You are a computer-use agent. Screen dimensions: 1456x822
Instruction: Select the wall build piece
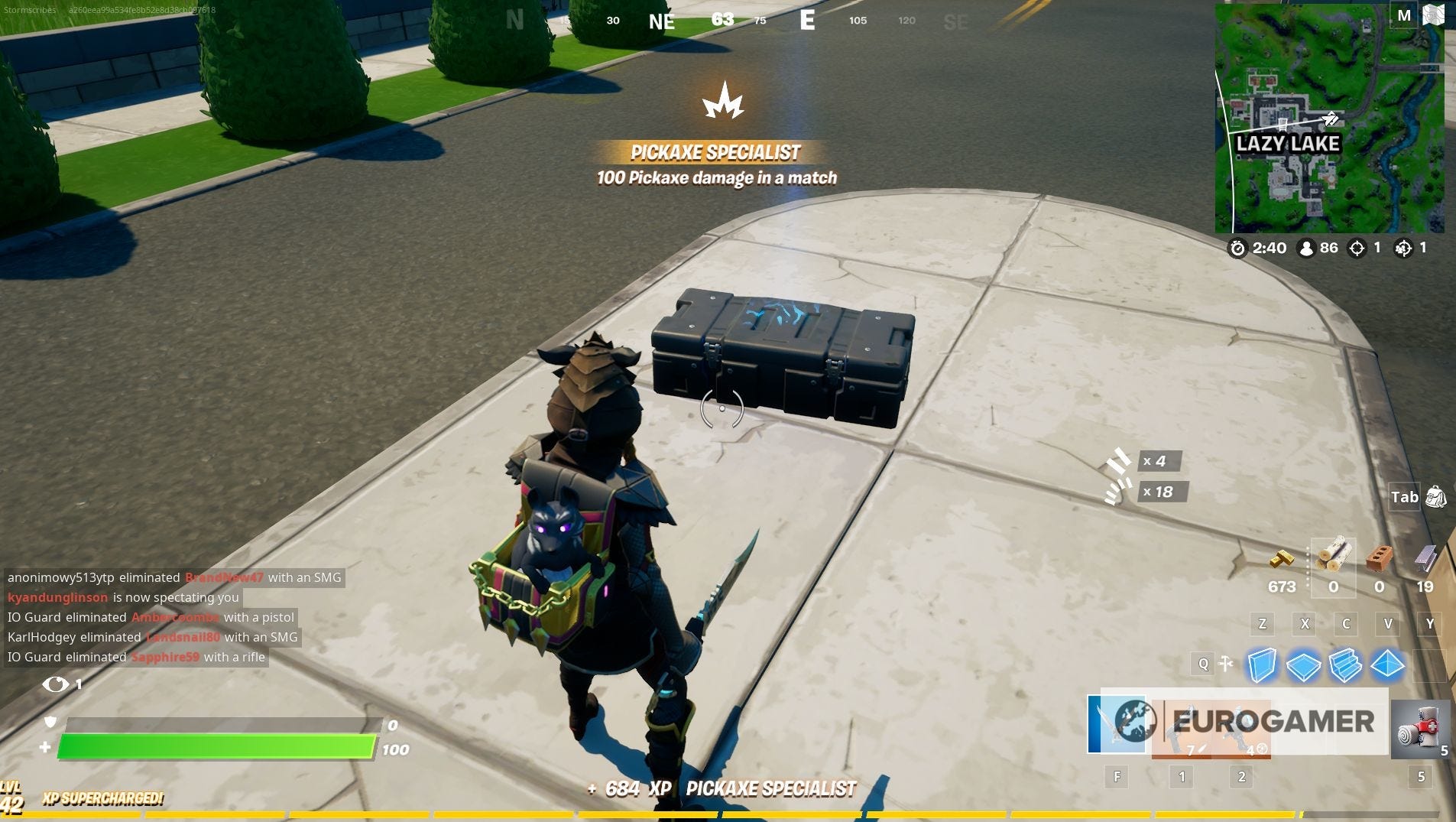[x=1263, y=664]
